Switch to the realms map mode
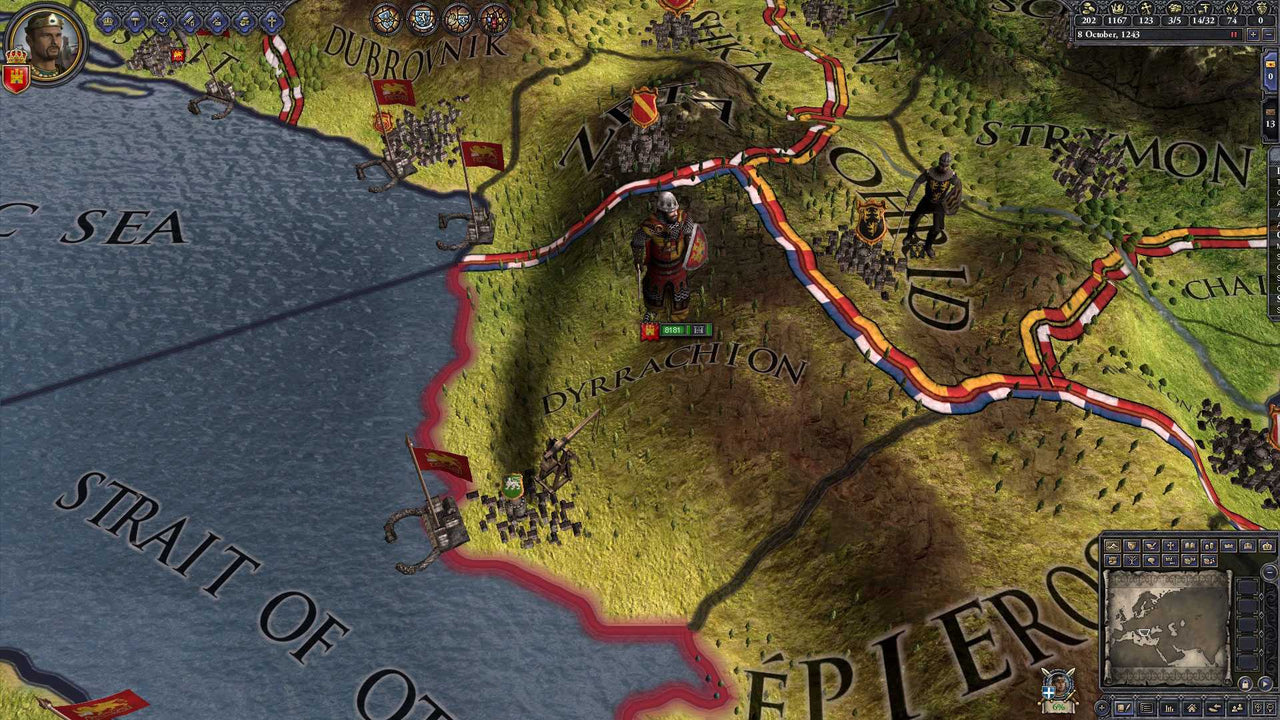Image resolution: width=1280 pixels, height=720 pixels. tap(1132, 545)
